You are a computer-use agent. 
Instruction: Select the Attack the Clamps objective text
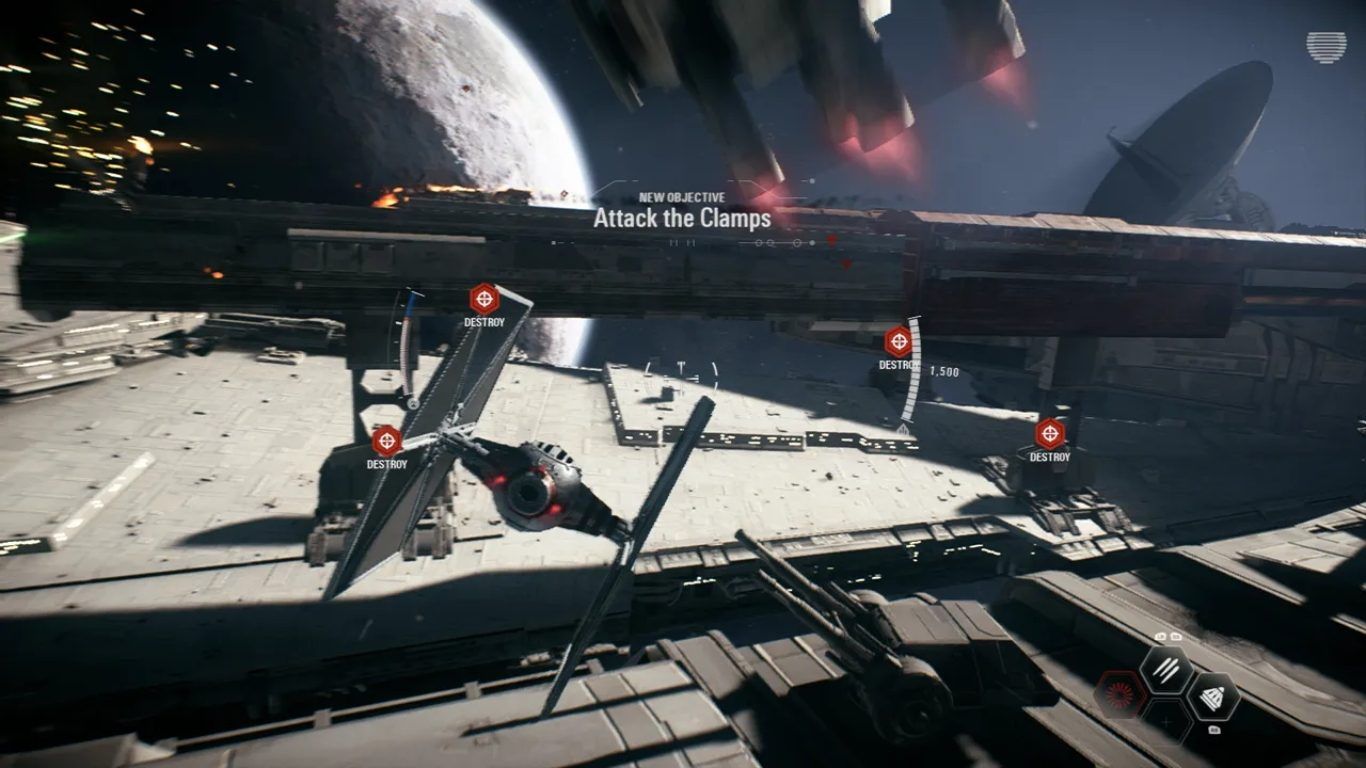coord(682,218)
